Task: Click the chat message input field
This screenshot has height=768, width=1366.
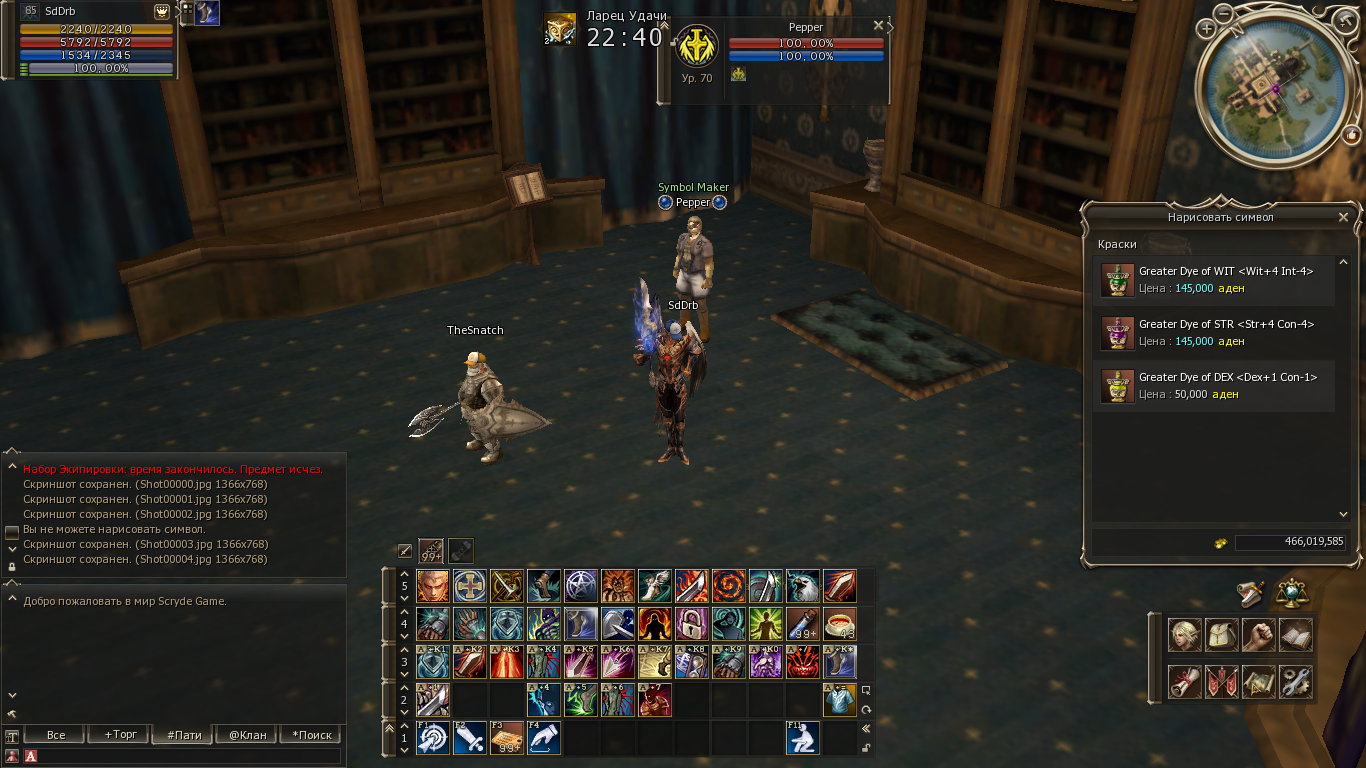Action: pos(190,756)
